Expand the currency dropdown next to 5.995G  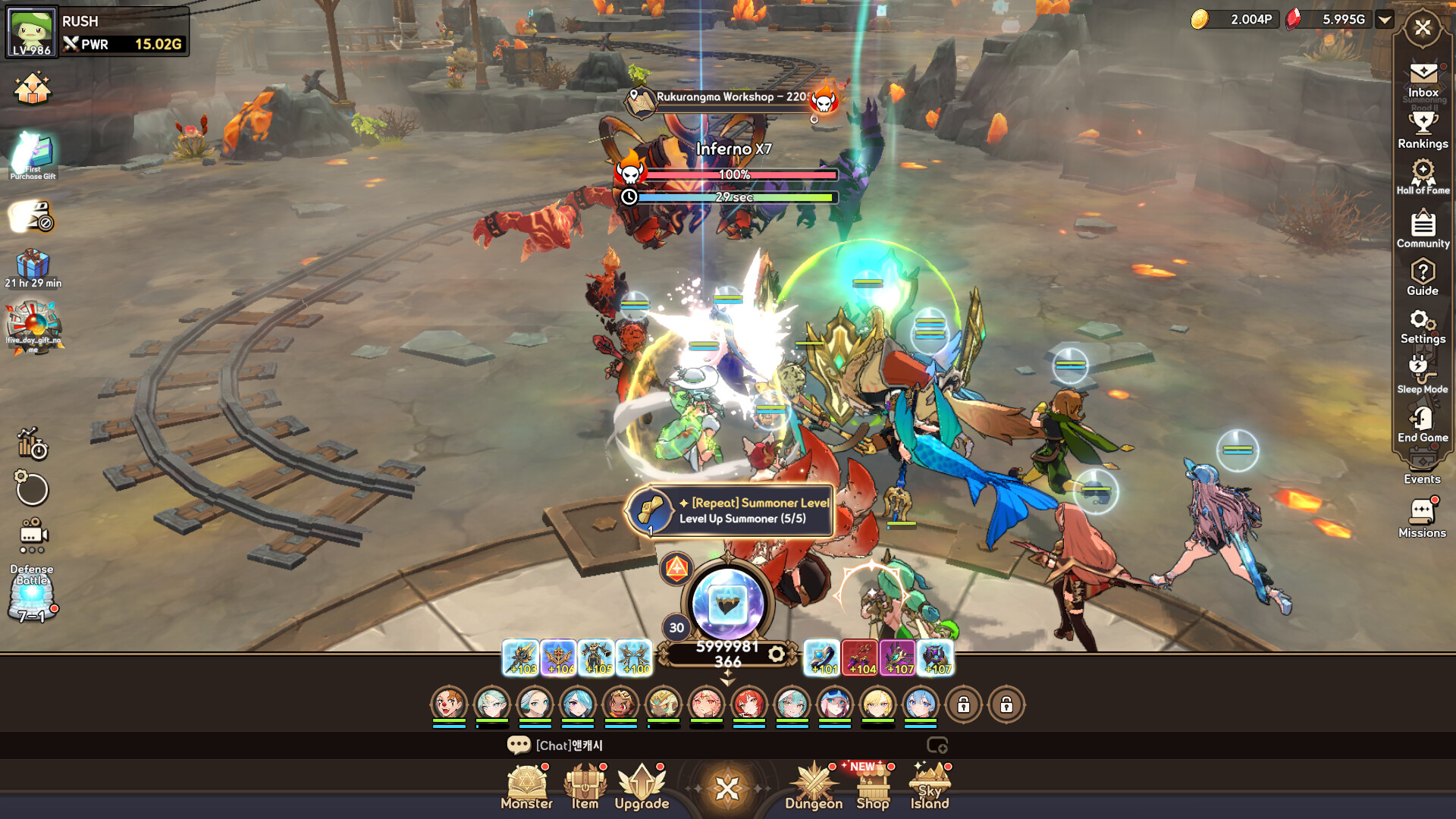tap(1386, 20)
